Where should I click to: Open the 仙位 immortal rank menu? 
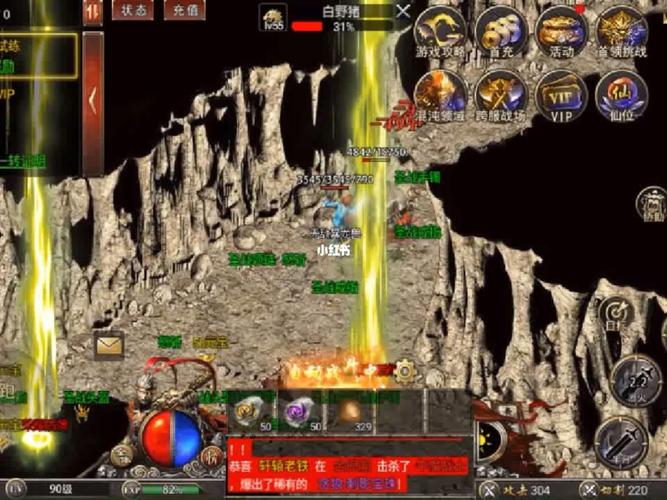coord(621,93)
